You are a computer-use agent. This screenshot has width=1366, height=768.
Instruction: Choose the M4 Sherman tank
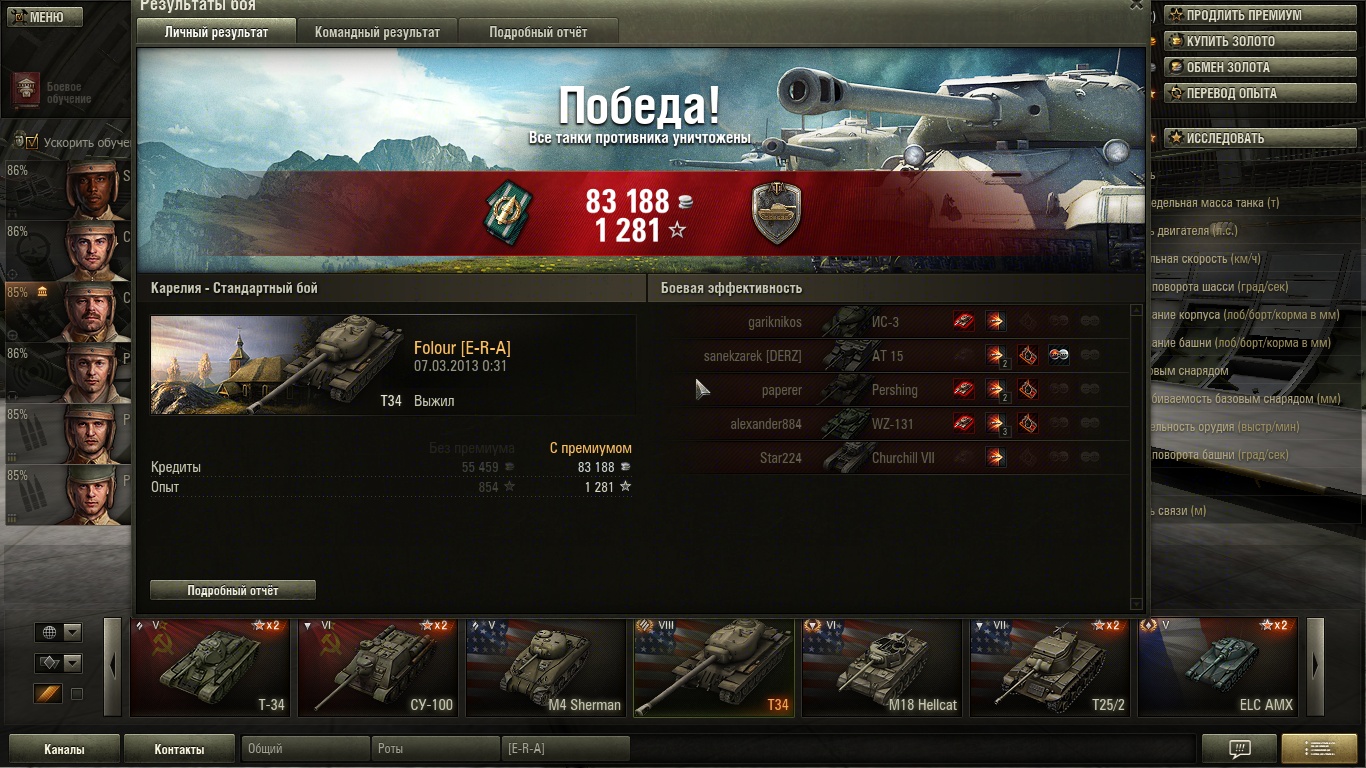[x=546, y=667]
